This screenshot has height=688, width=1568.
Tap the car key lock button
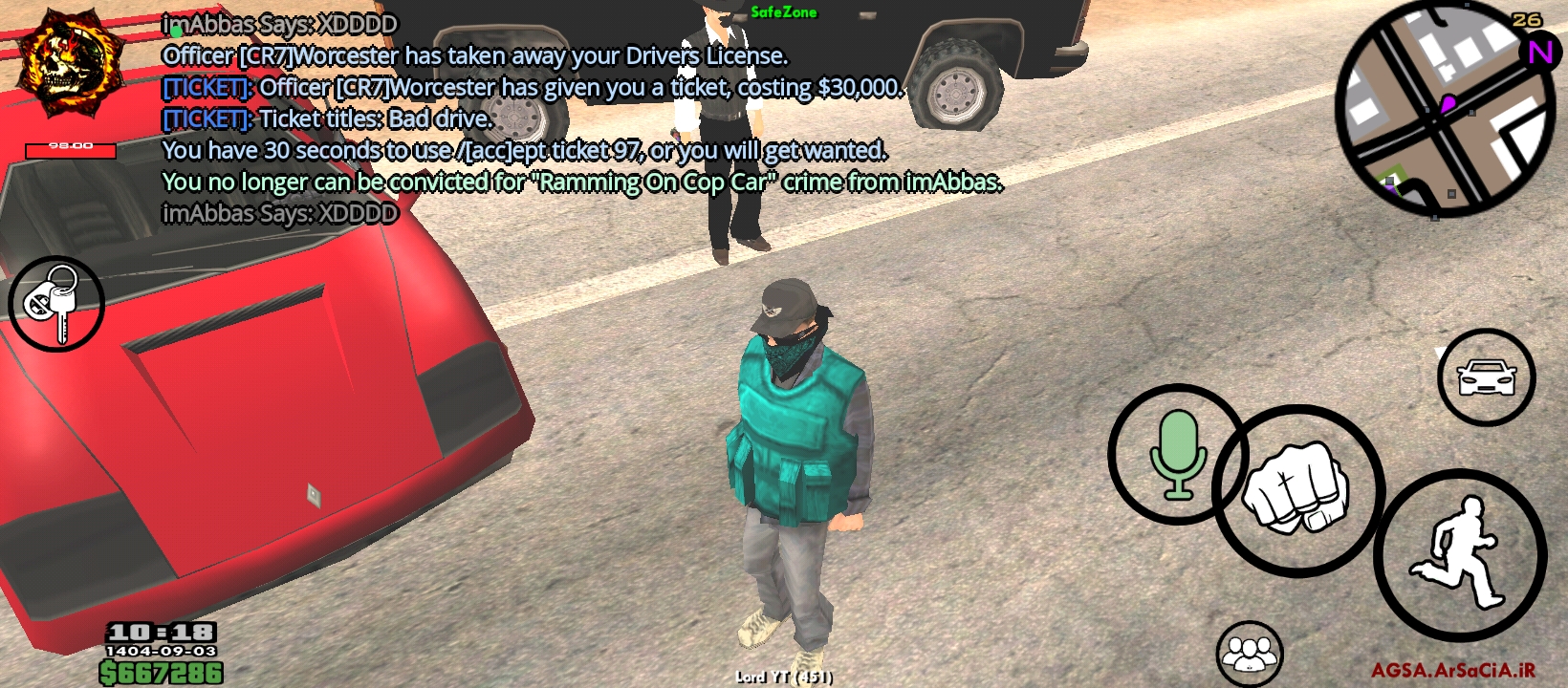click(x=55, y=303)
